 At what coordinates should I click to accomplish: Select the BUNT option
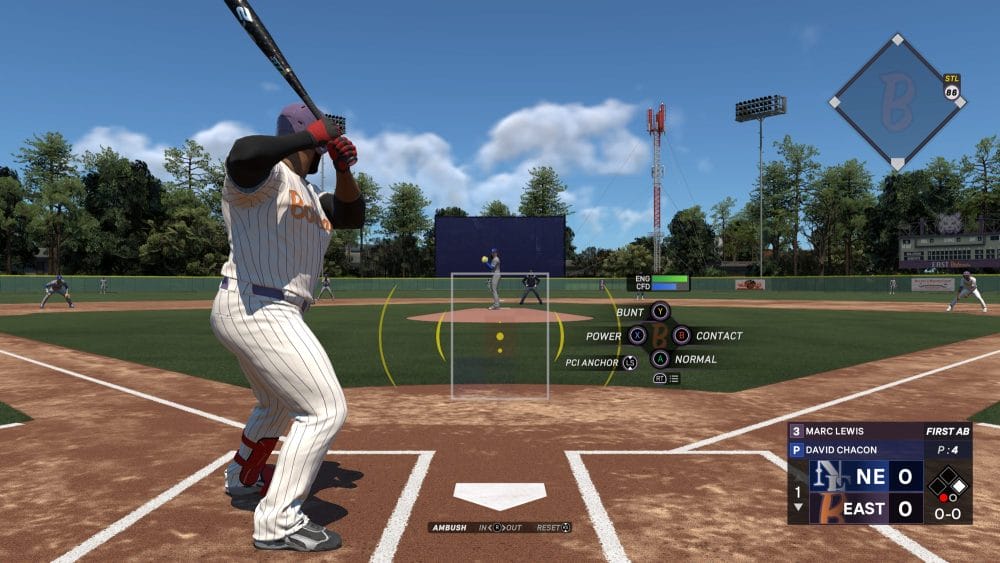(x=659, y=312)
